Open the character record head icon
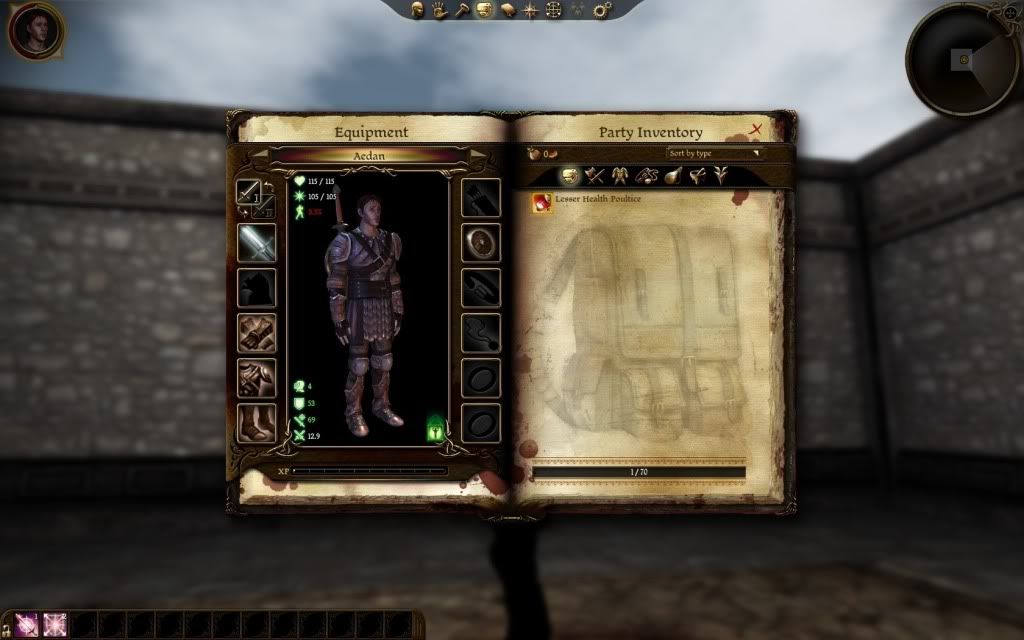 tap(416, 10)
